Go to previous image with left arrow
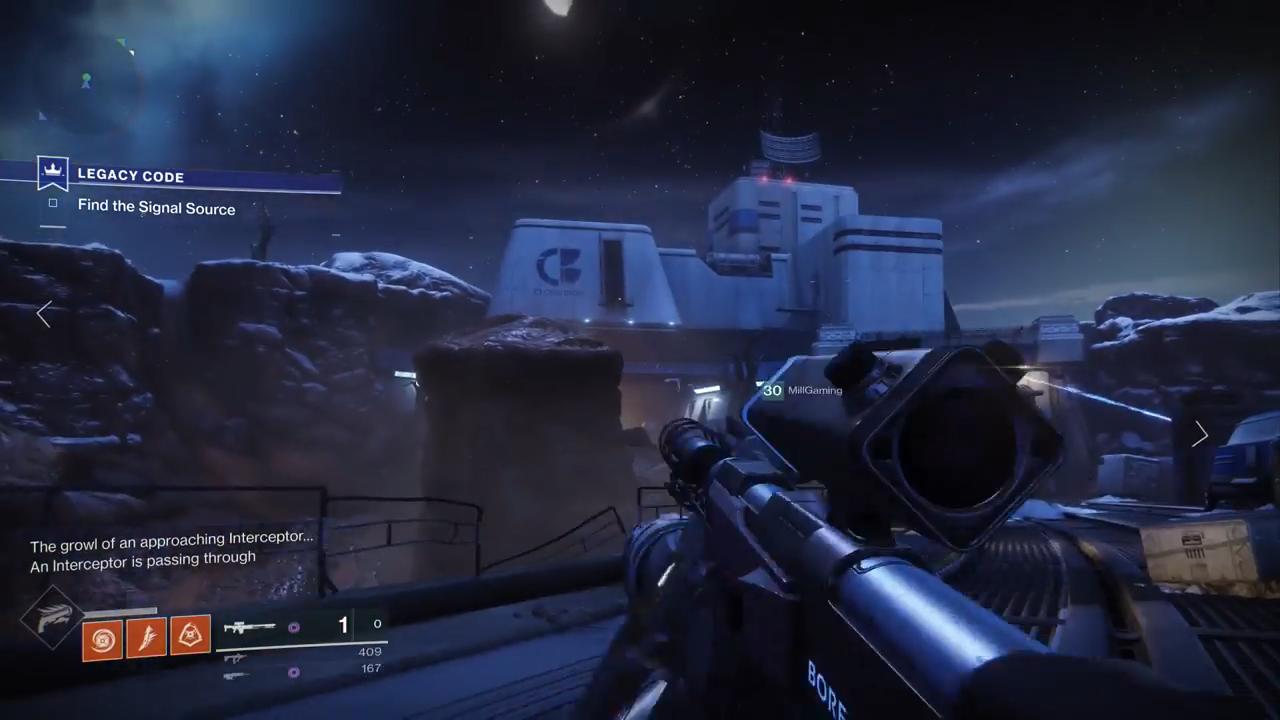This screenshot has width=1280, height=720. coord(44,314)
